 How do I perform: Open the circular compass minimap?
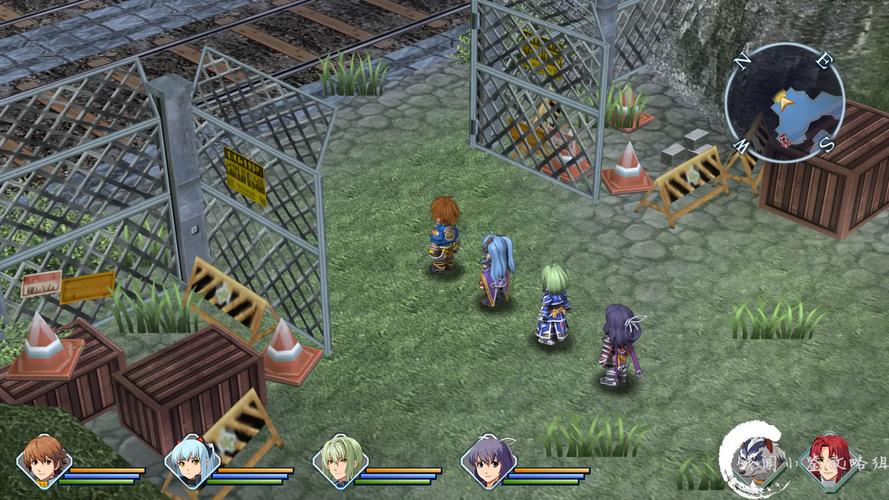784,101
